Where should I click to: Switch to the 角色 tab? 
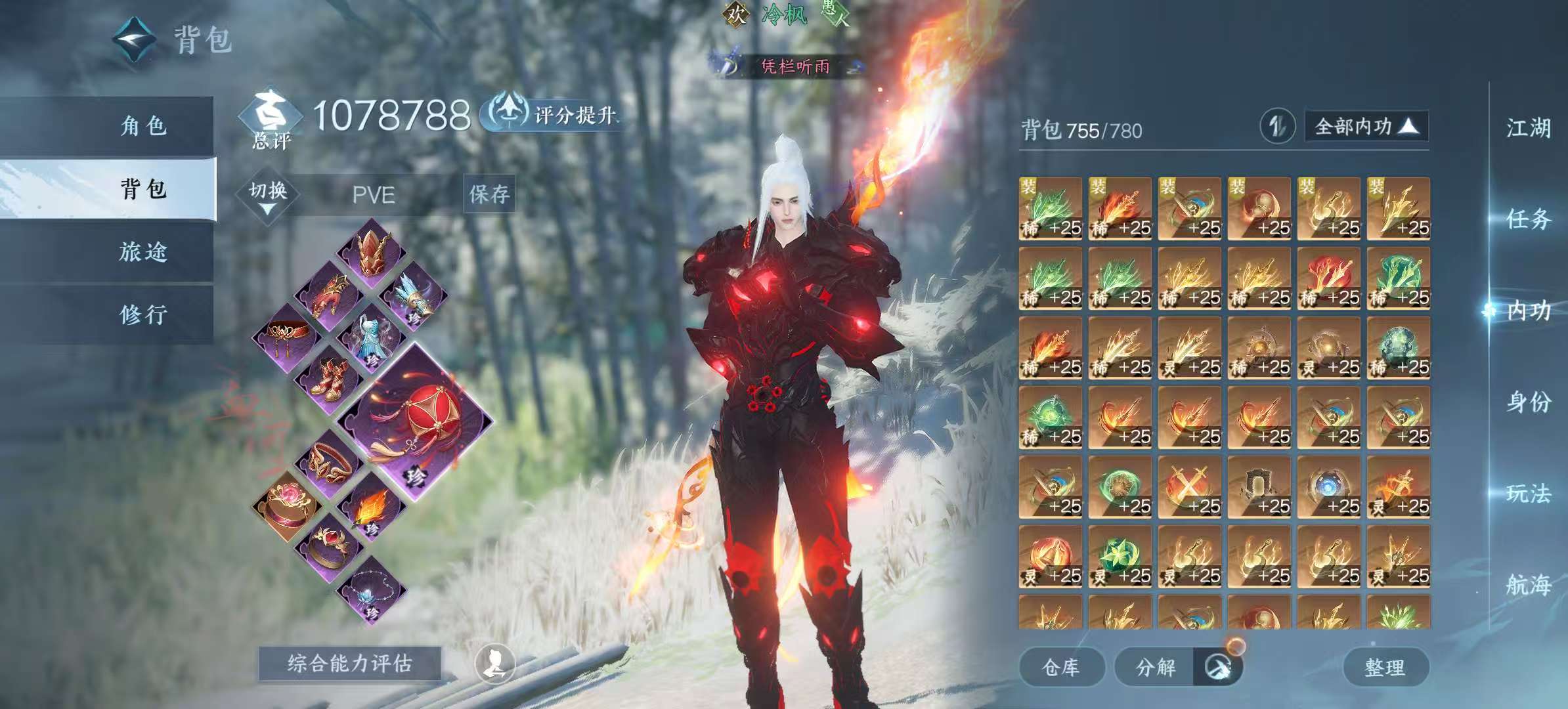(144, 125)
